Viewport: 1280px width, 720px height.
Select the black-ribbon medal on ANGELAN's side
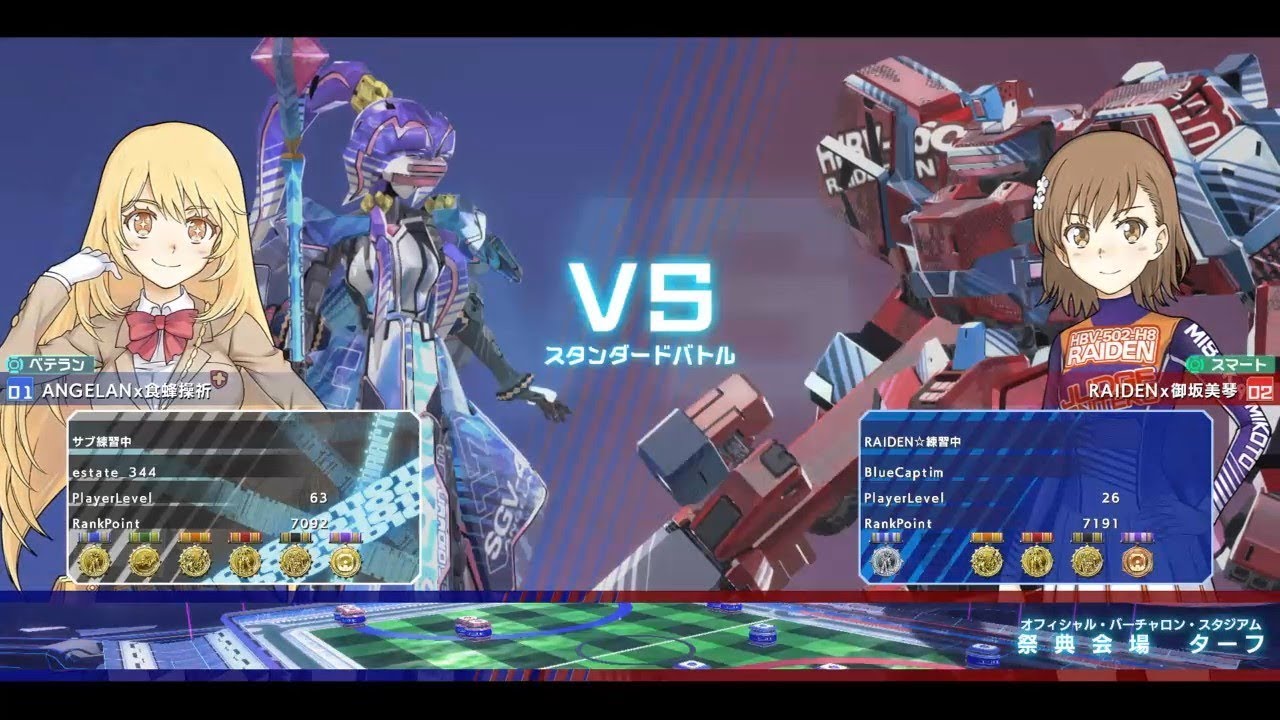(296, 561)
